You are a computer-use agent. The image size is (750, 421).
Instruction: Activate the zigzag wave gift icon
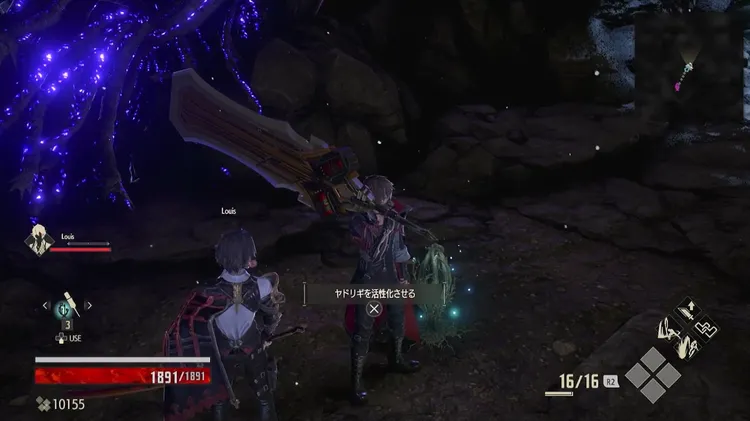pyautogui.click(x=708, y=328)
